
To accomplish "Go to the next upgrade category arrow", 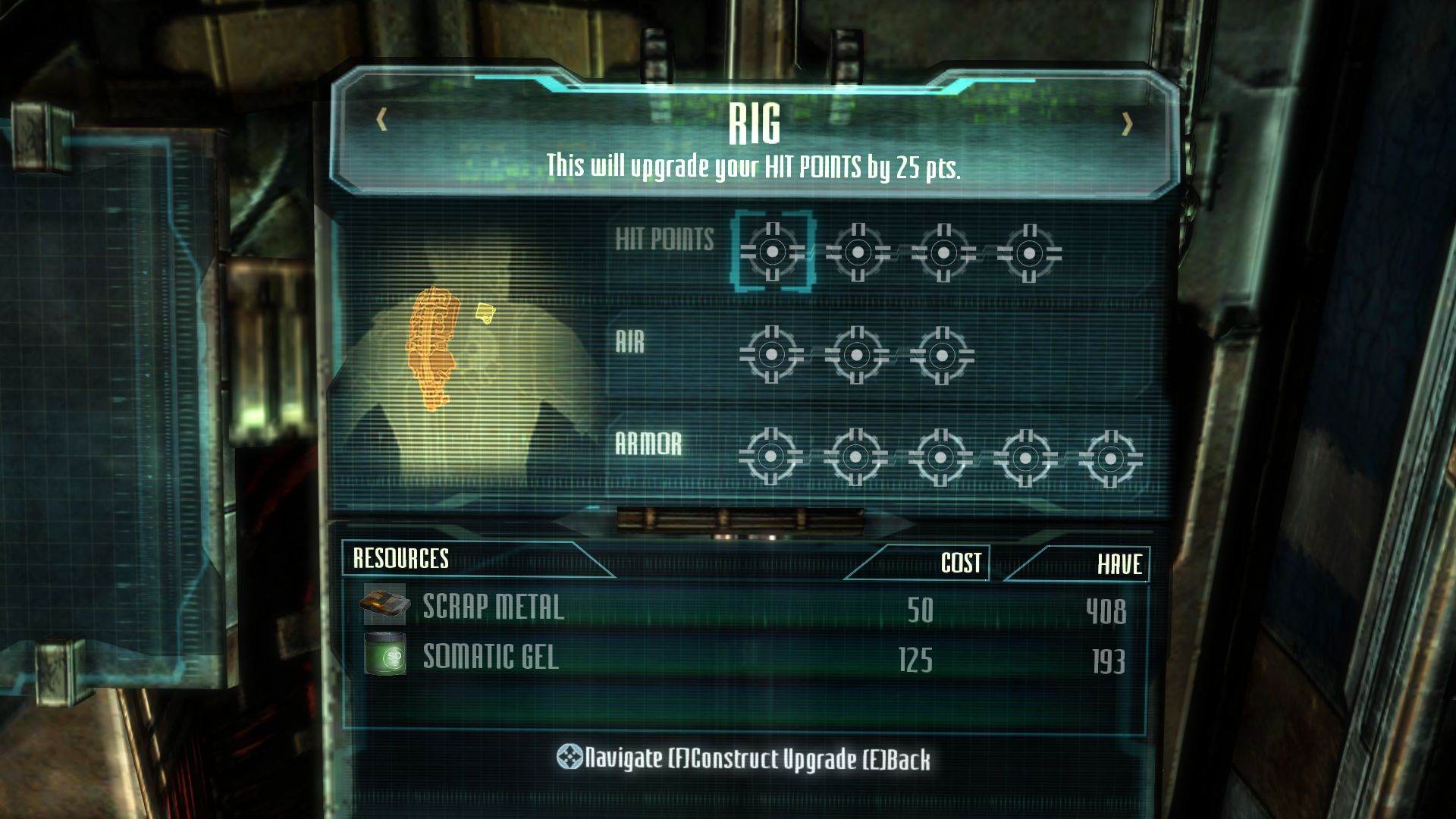I will tap(1127, 124).
